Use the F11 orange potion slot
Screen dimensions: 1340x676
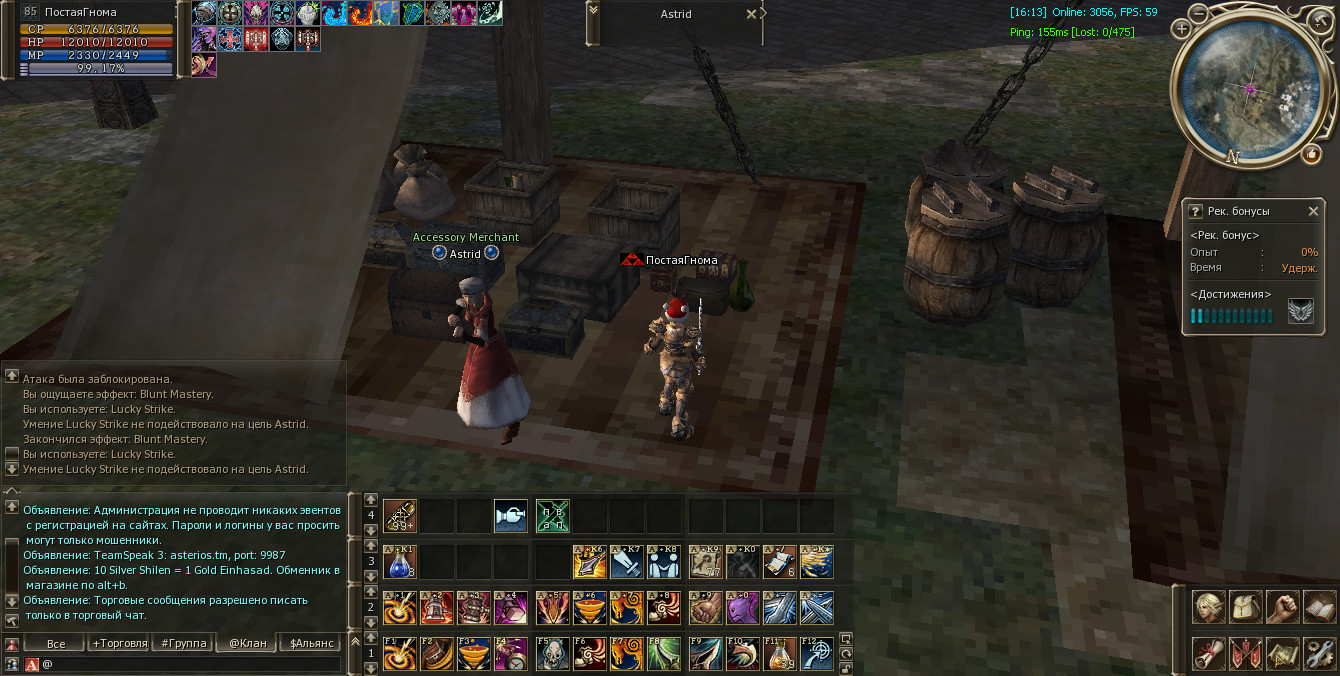tap(781, 654)
